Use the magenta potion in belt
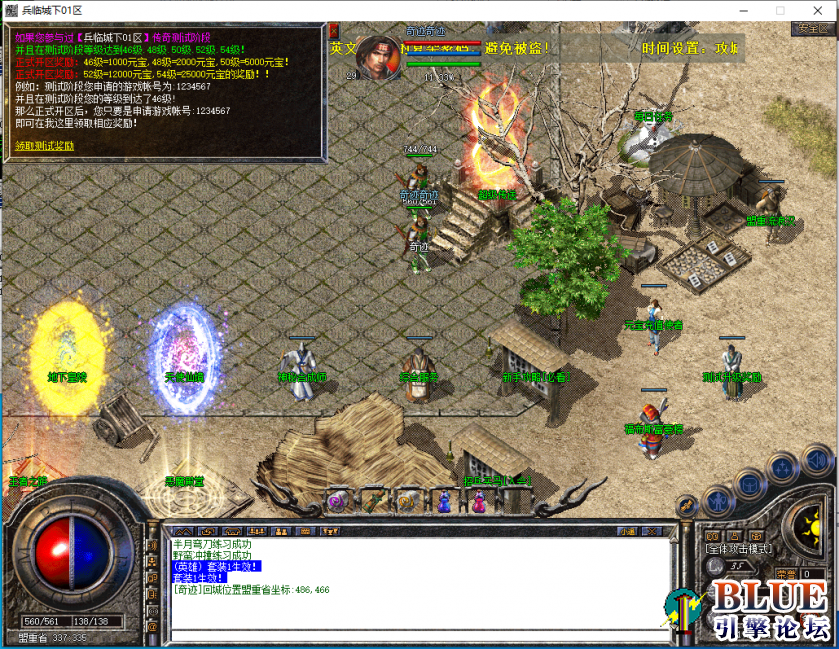839x649 pixels. pos(479,500)
